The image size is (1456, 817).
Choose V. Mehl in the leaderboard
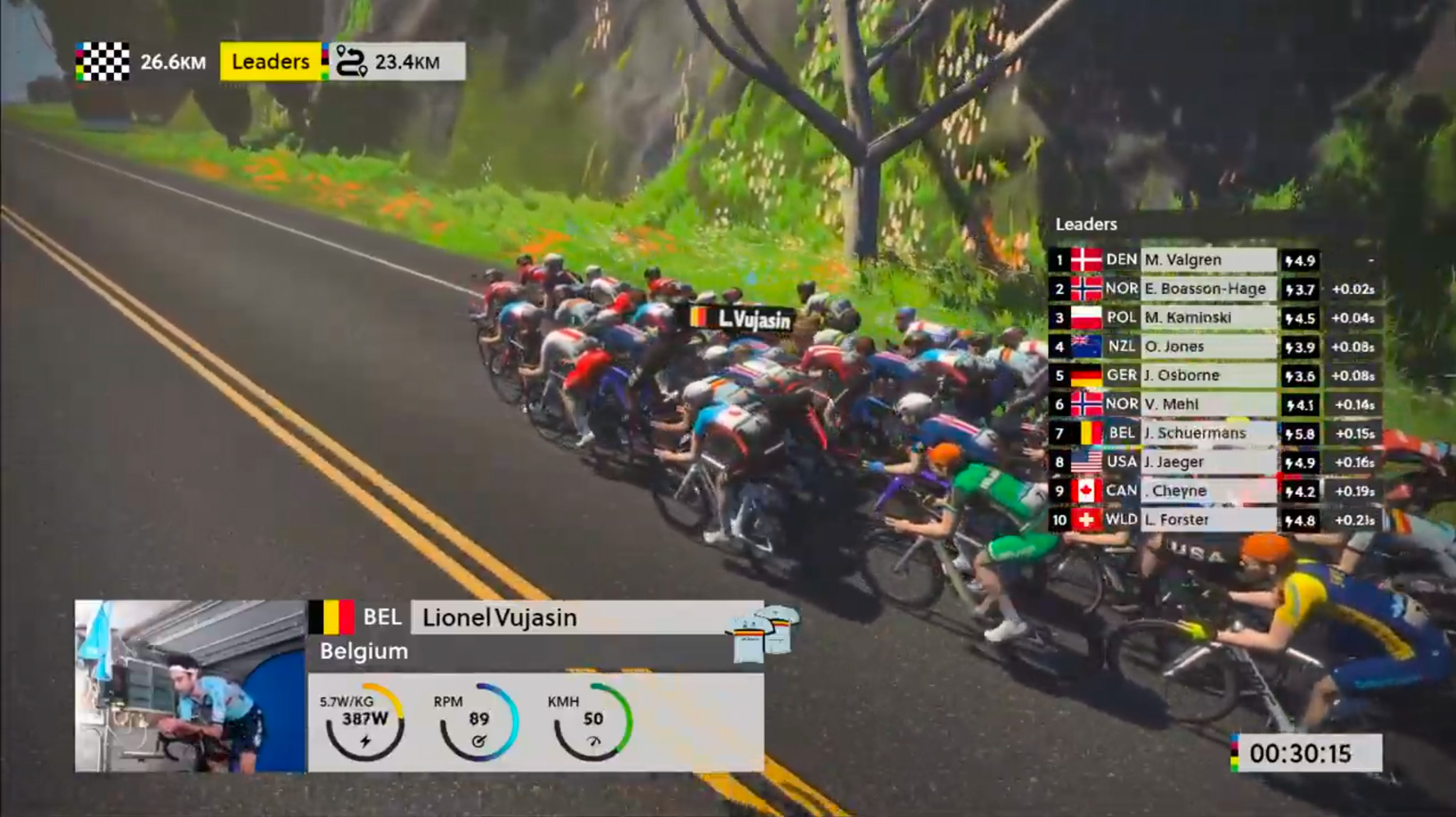[x=1207, y=405]
